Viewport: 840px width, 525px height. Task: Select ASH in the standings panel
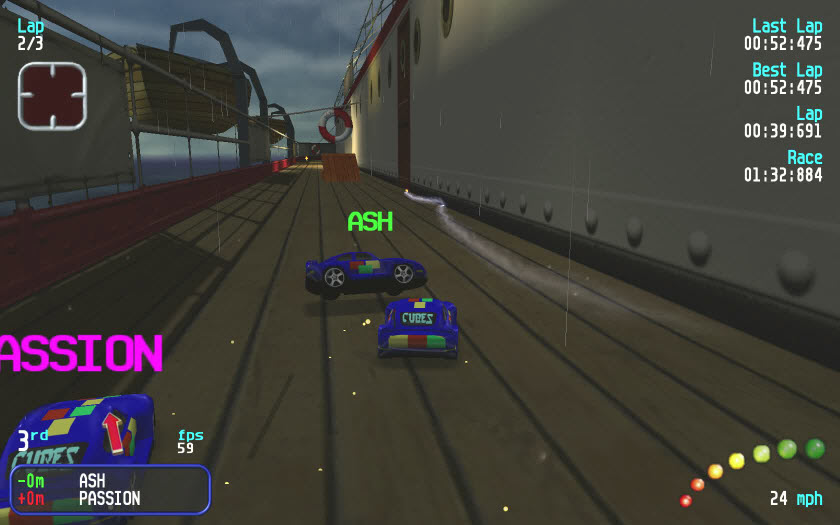click(92, 481)
